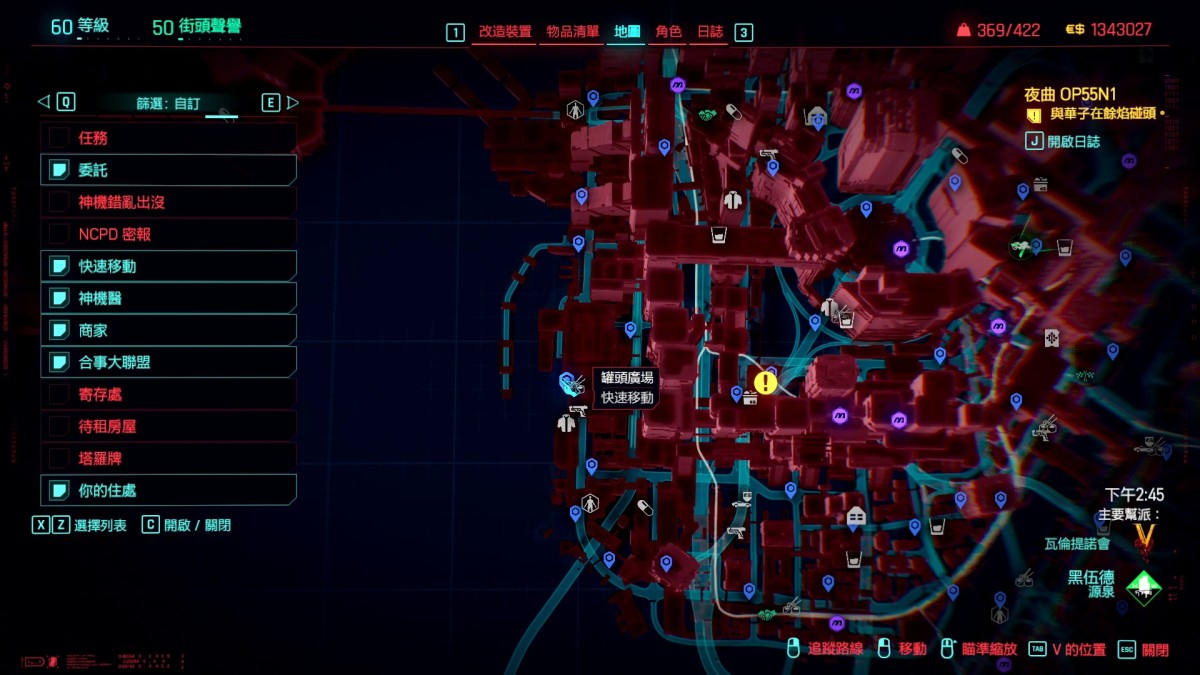Select the 地圖 tab
Viewport: 1200px width, 675px height.
click(627, 32)
